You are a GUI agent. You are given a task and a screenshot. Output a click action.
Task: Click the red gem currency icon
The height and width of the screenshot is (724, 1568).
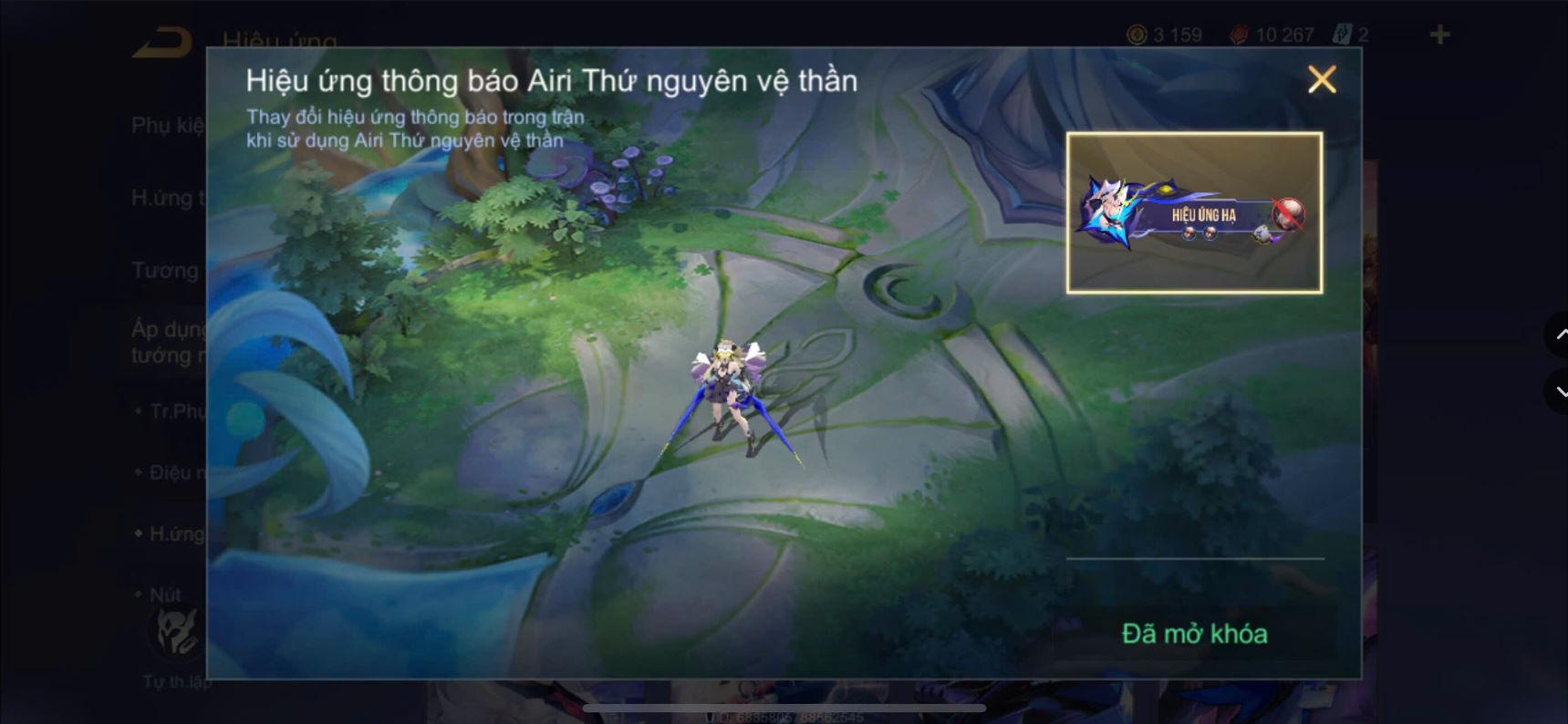1239,35
